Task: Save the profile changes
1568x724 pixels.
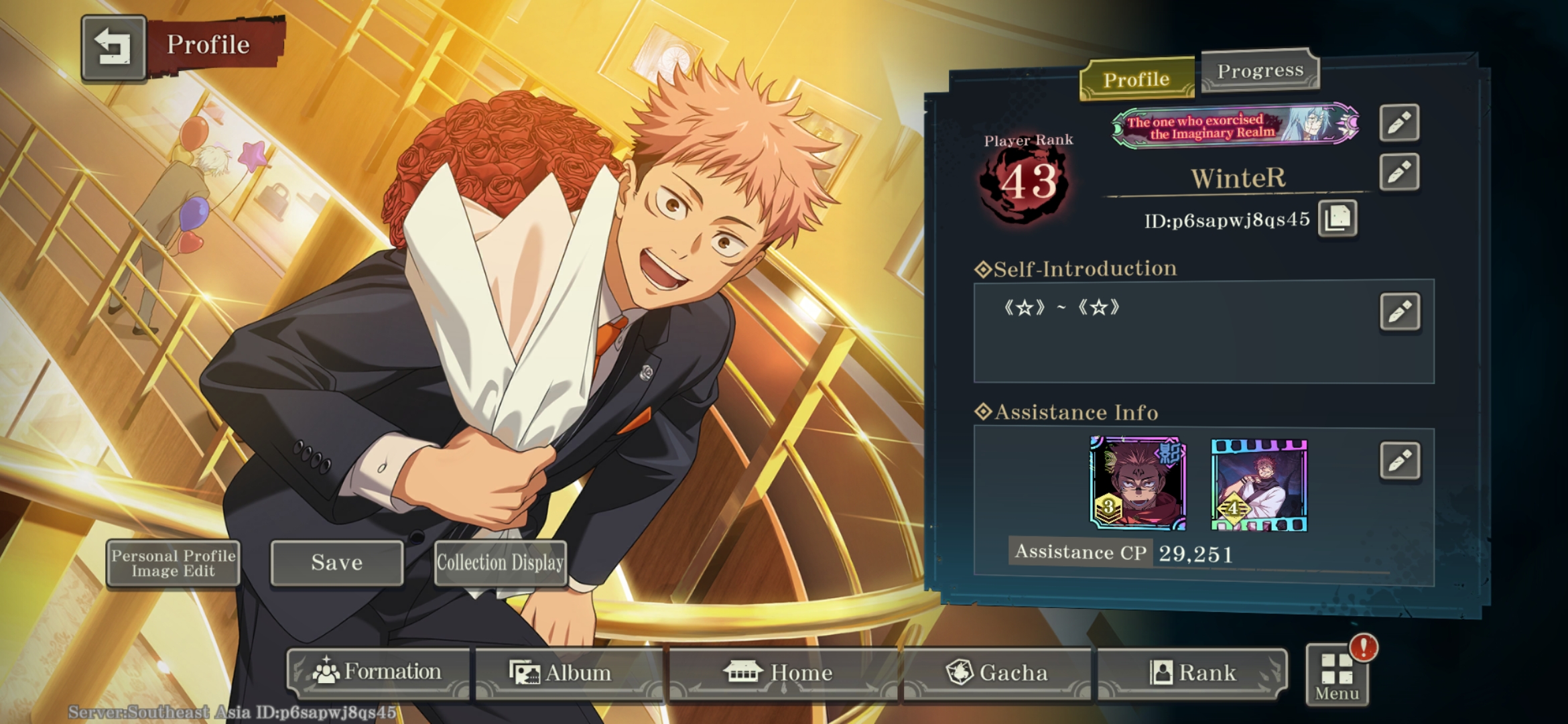Action: point(336,563)
